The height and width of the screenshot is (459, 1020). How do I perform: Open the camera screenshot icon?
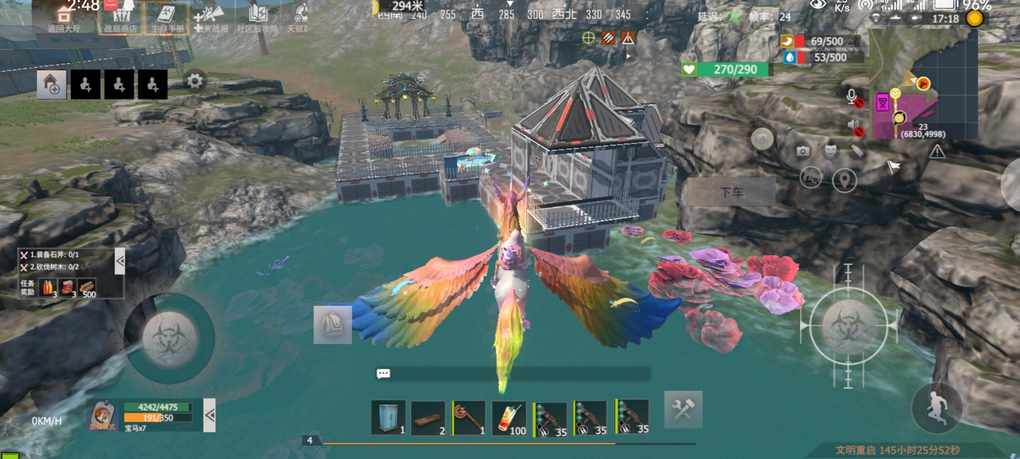coord(803,151)
